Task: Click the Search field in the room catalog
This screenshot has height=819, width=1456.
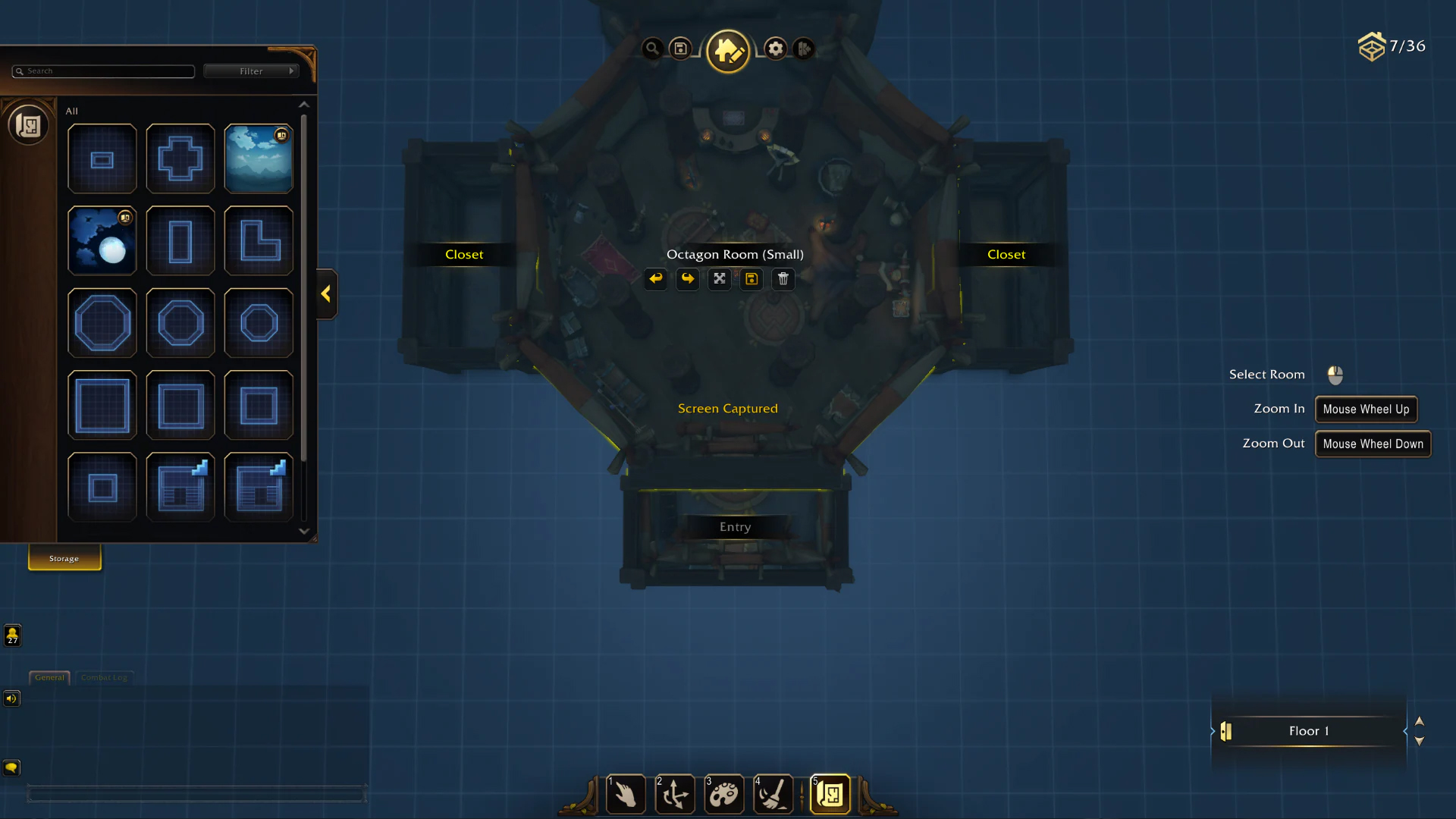Action: point(104,71)
